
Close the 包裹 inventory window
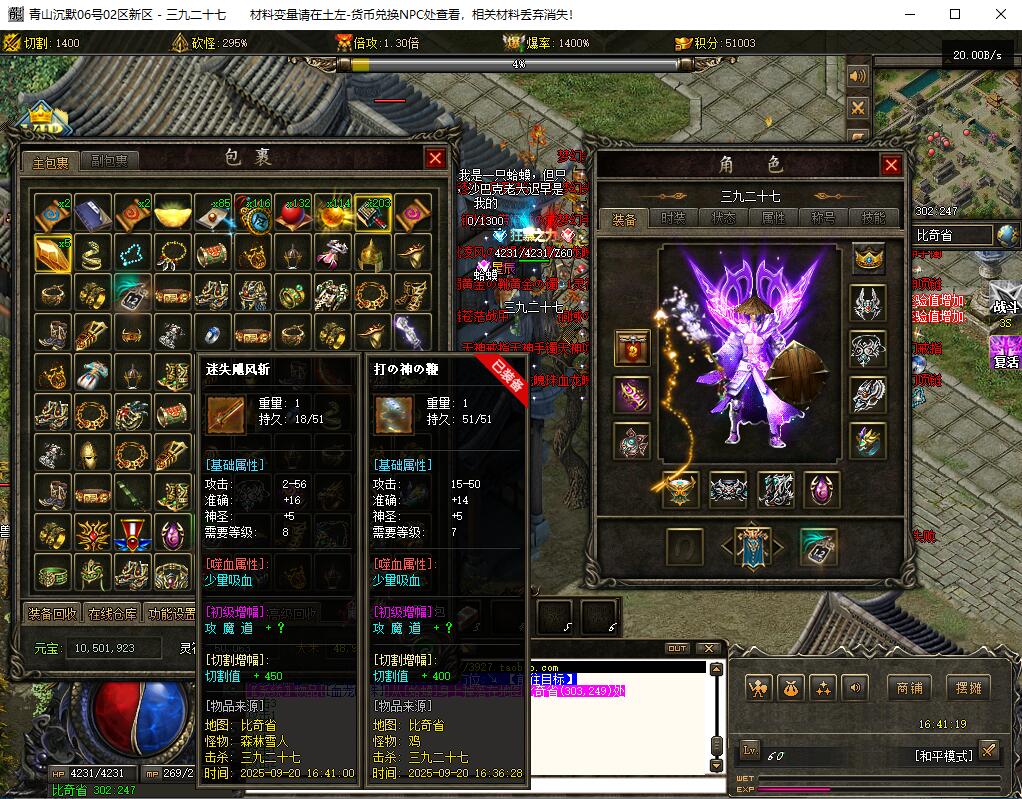435,158
